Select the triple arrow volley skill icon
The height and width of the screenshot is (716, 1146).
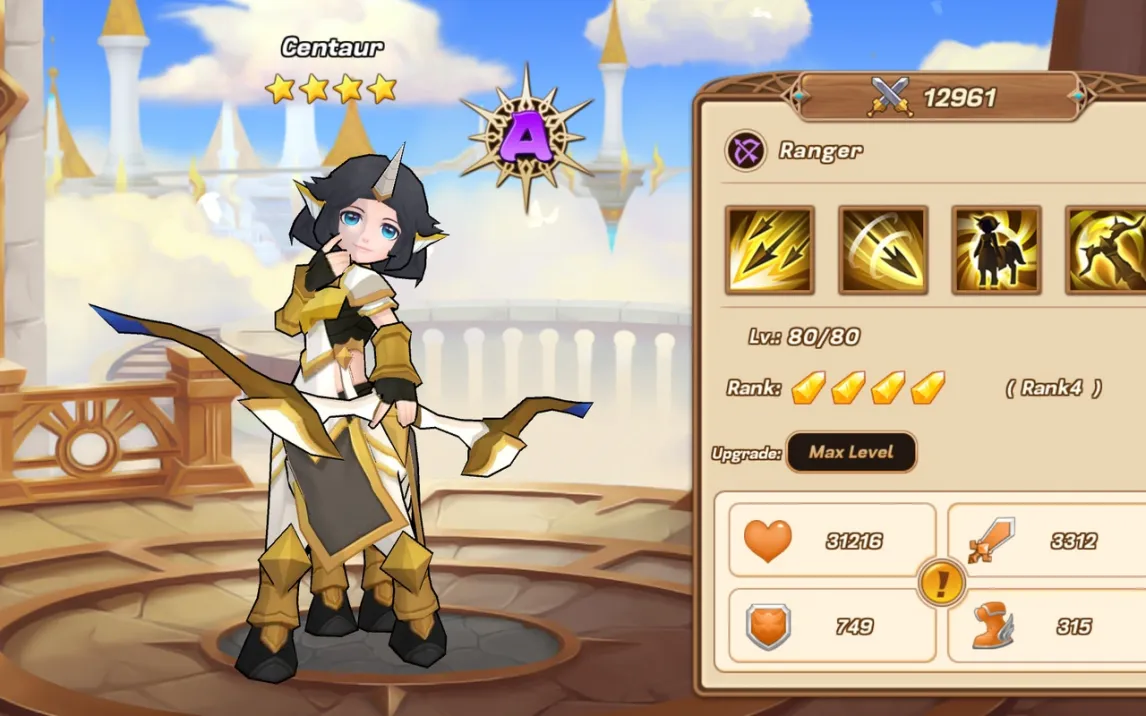(769, 250)
